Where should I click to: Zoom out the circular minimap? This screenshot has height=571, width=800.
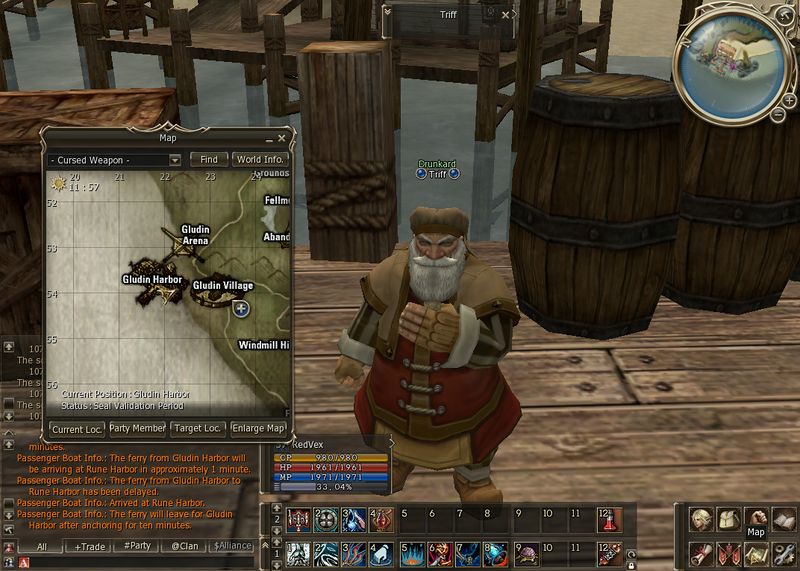pyautogui.click(x=777, y=114)
